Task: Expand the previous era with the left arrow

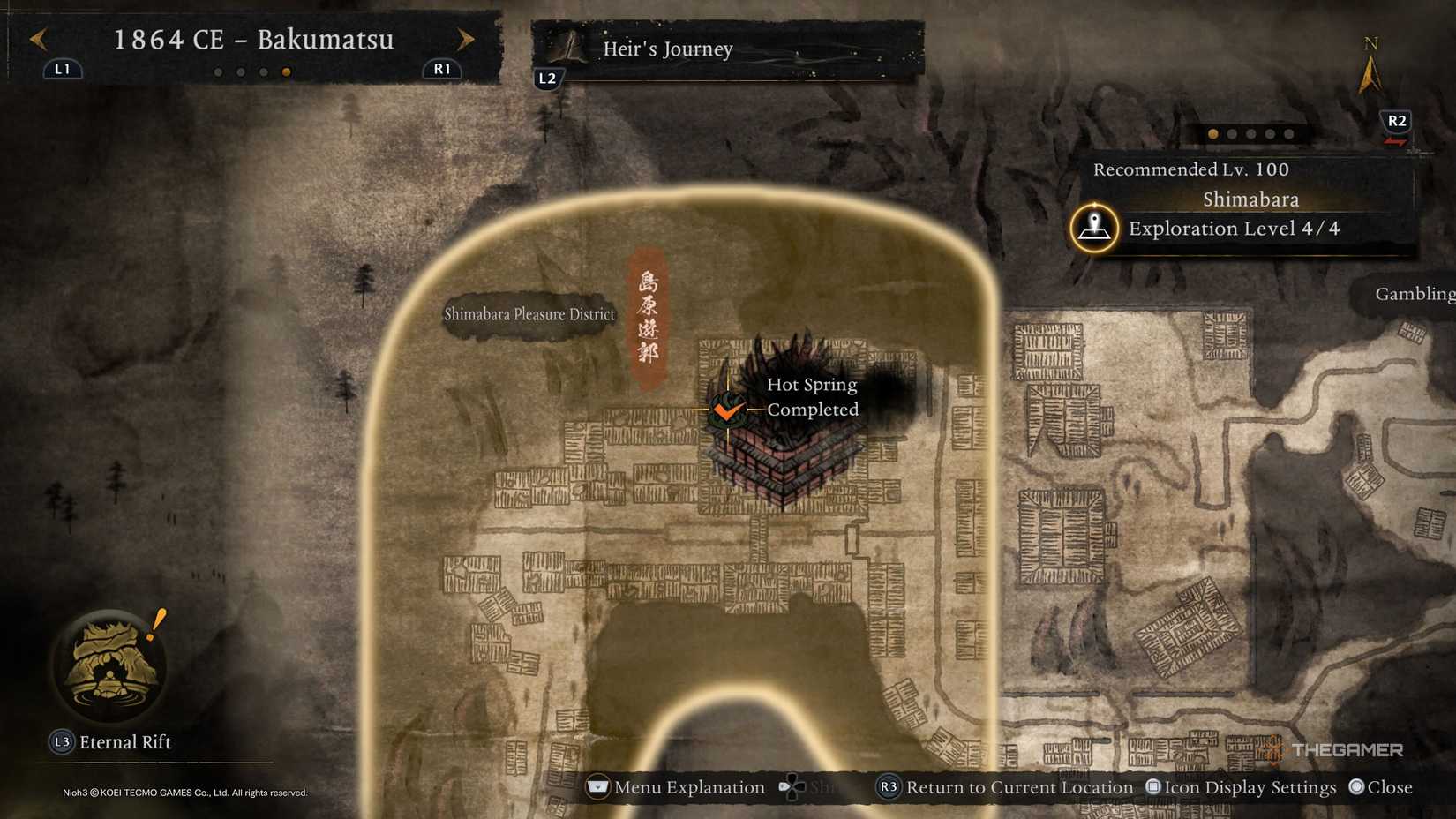Action: [36, 40]
